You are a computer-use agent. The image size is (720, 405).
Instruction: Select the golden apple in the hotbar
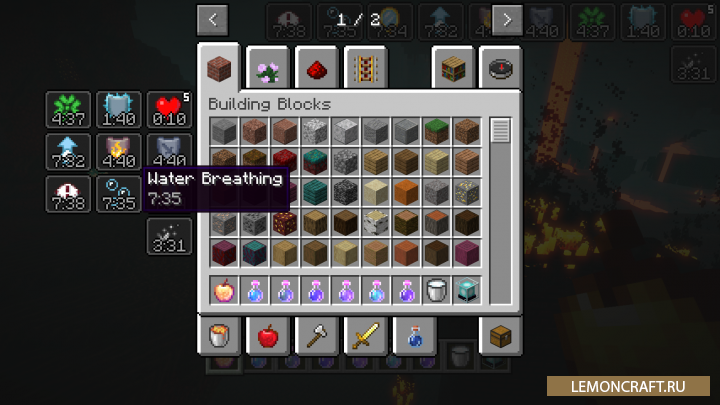[x=224, y=290]
